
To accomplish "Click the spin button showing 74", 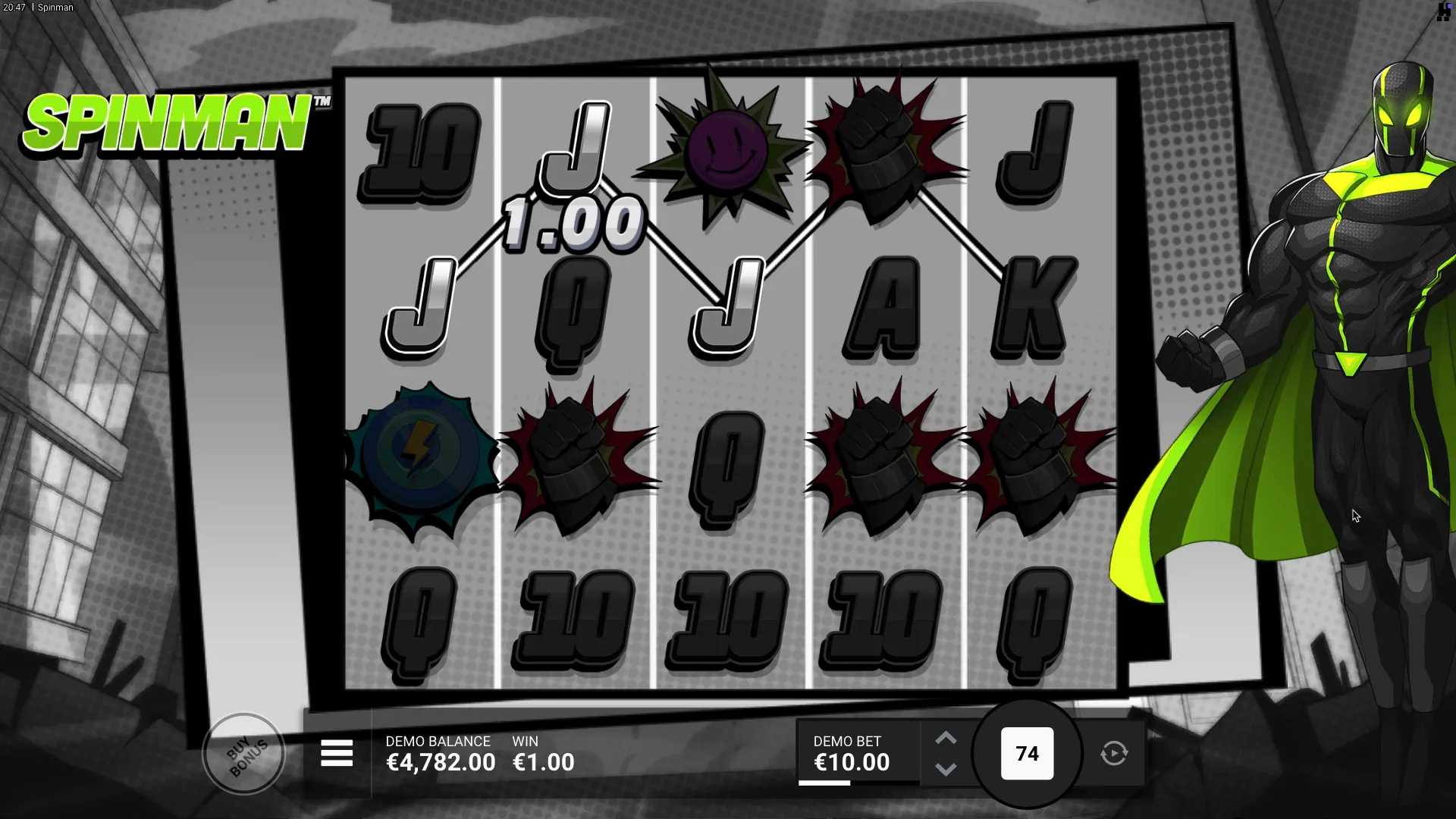I will pyautogui.click(x=1027, y=754).
